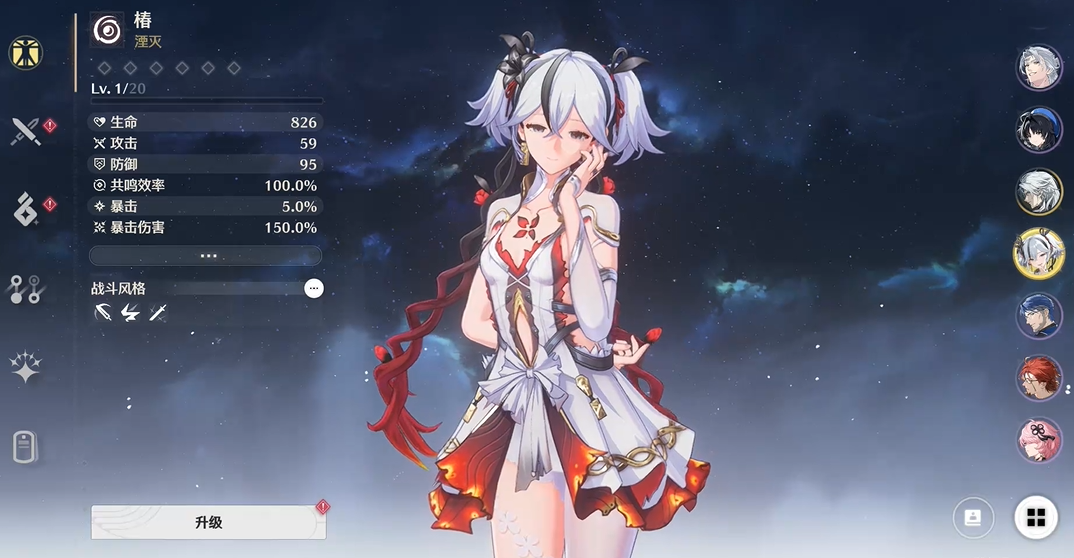Open 战斗风格 details via the ellipsis button
This screenshot has width=1074, height=558.
(x=314, y=288)
